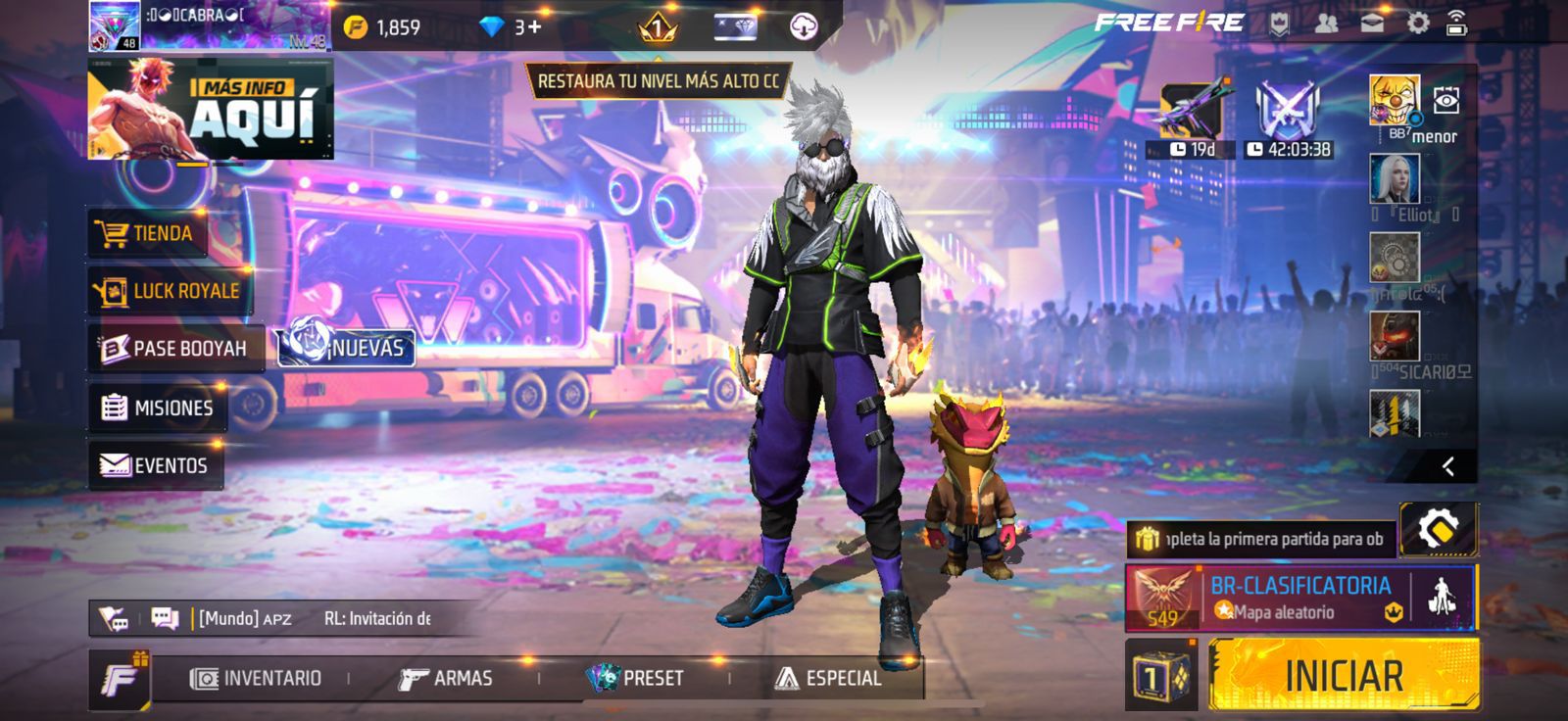Open the Preset tab
The image size is (1568, 721).
635,678
